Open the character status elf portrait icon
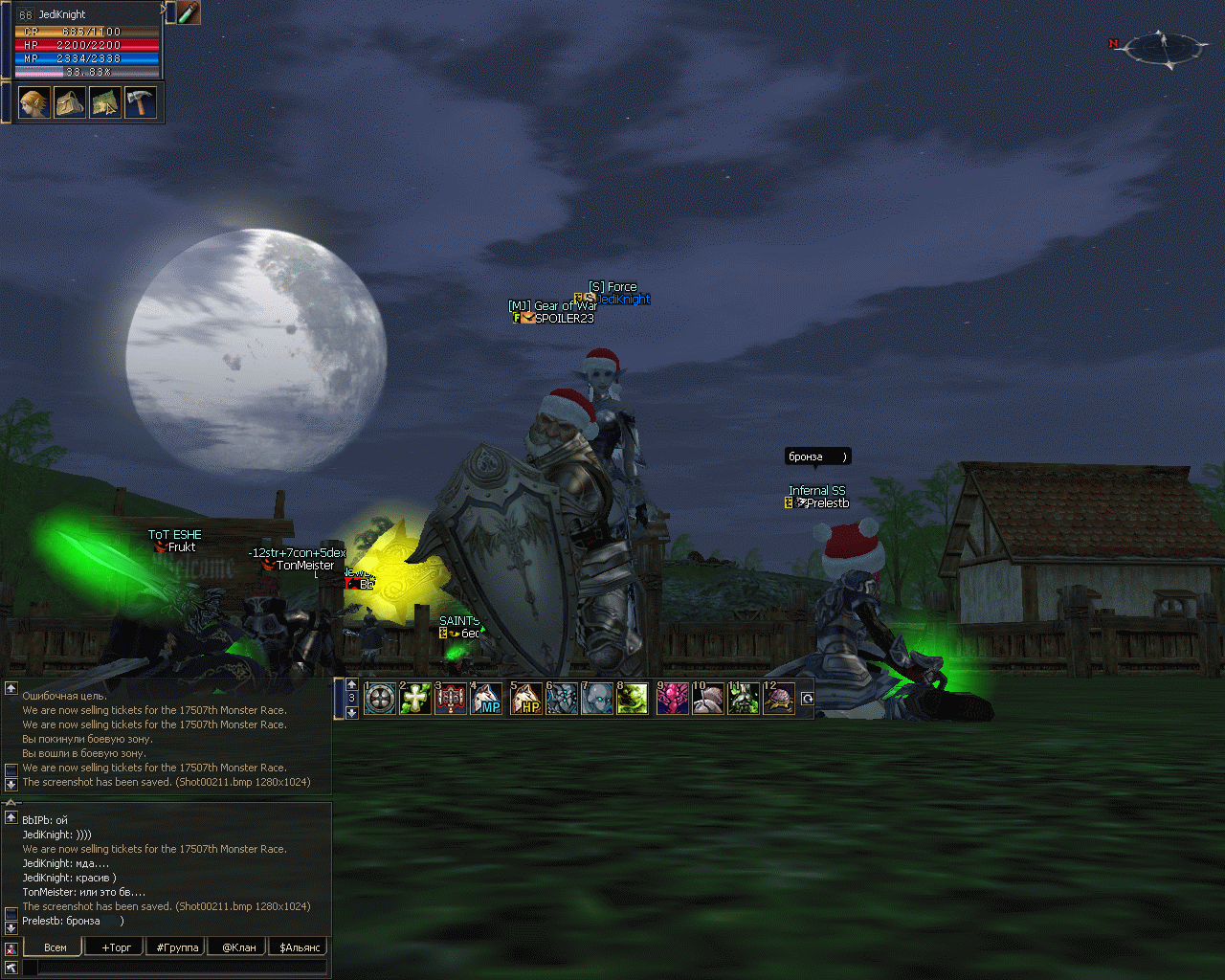 (x=33, y=102)
